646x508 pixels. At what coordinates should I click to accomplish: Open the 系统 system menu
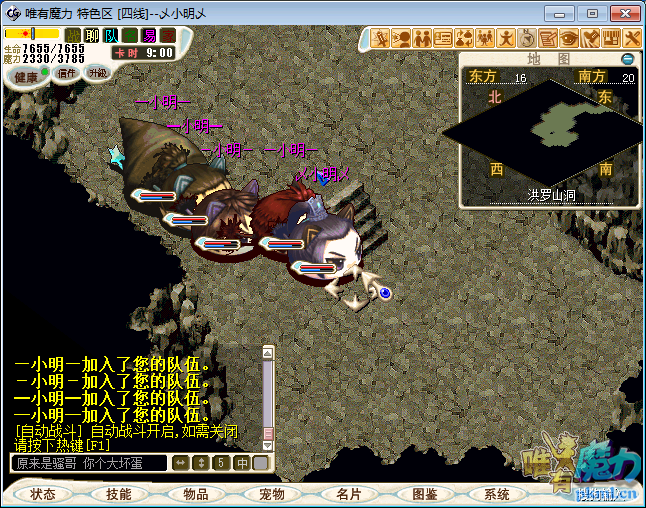pyautogui.click(x=497, y=494)
